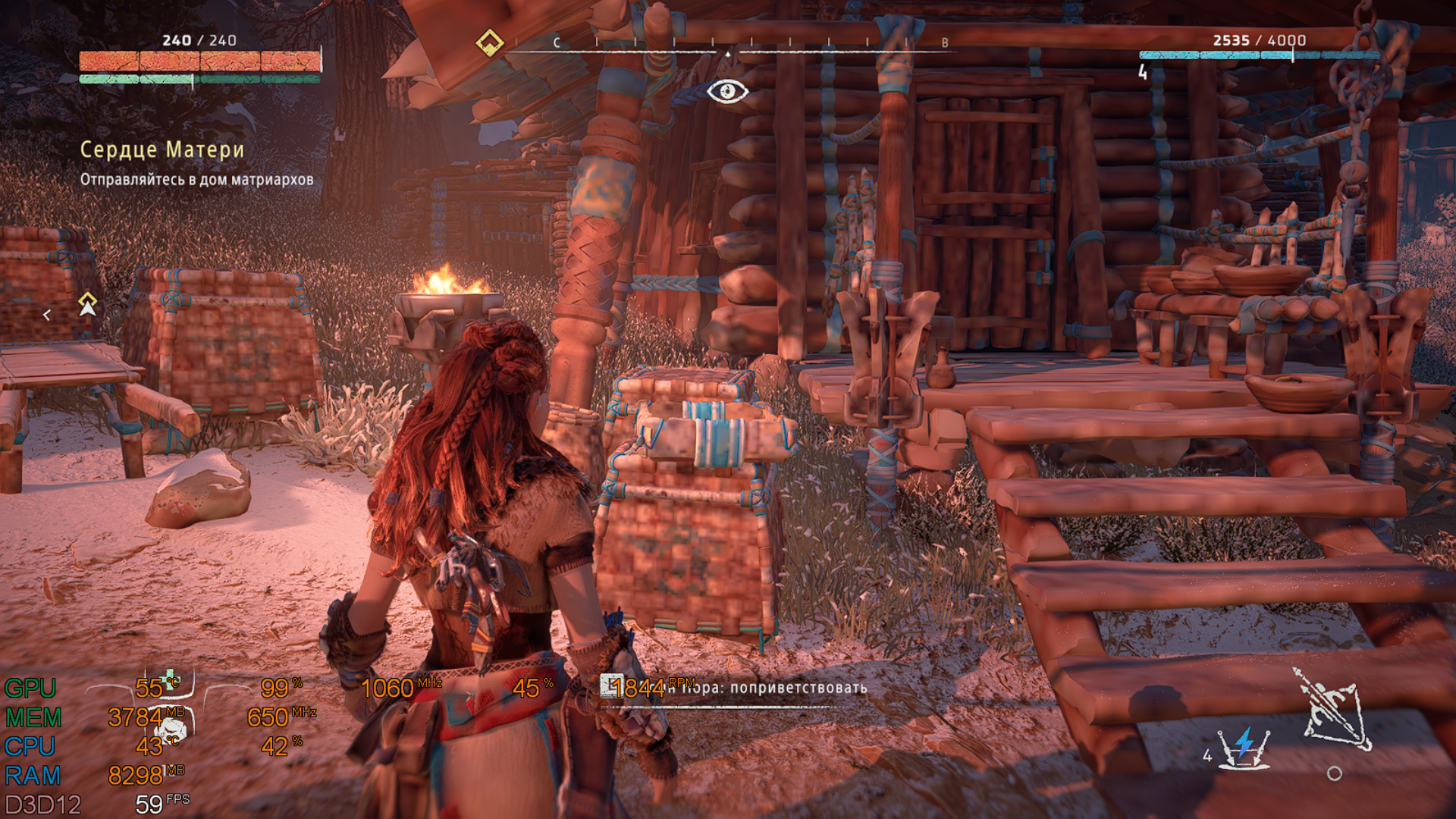
Task: Click the yellow diamond quest marker on the compass
Action: pyautogui.click(x=489, y=42)
